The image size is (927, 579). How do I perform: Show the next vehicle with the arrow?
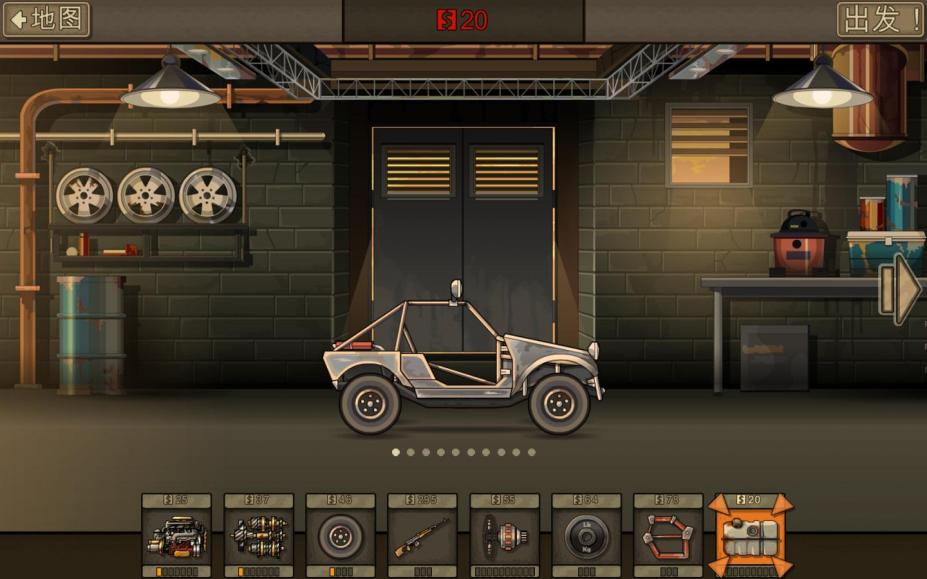tap(903, 289)
